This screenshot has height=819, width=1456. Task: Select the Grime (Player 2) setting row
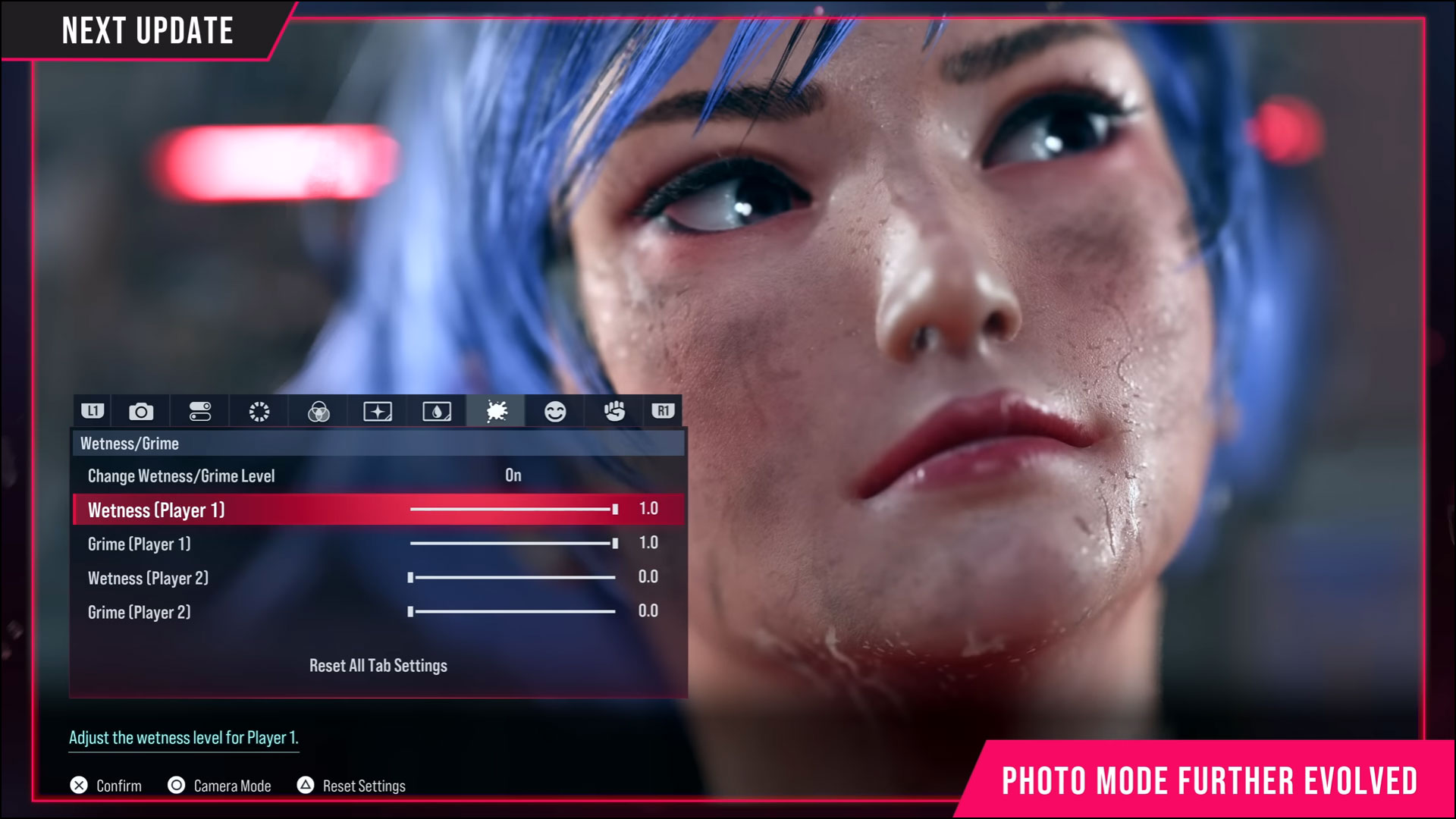click(227, 612)
